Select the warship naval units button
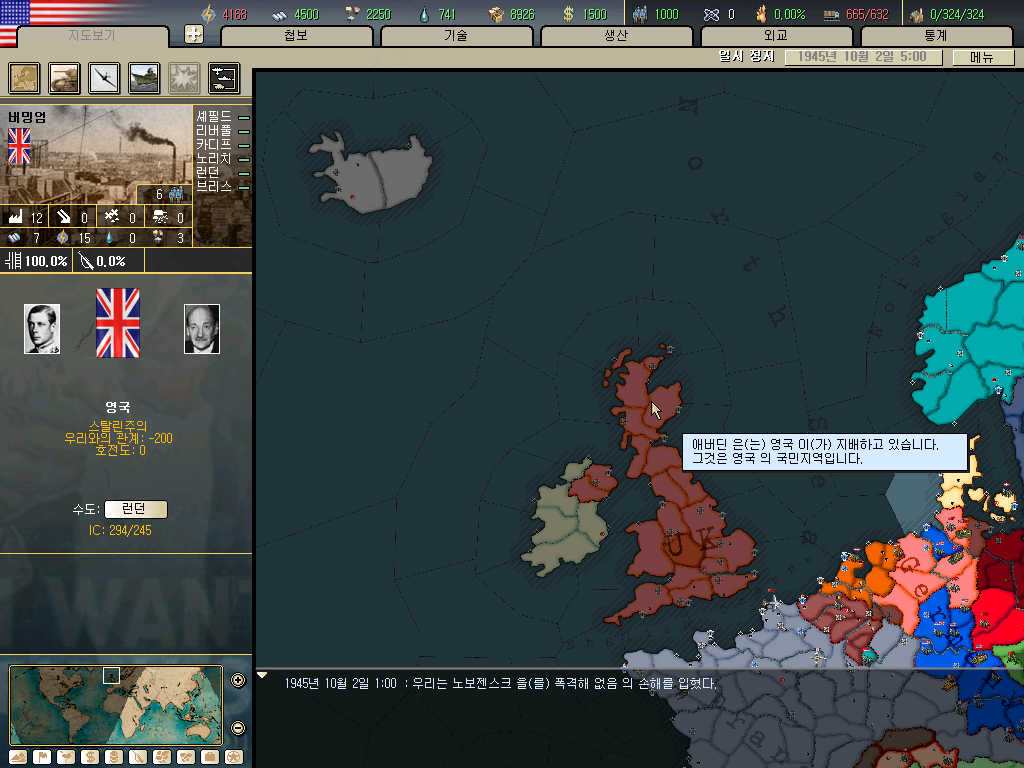 [144, 78]
